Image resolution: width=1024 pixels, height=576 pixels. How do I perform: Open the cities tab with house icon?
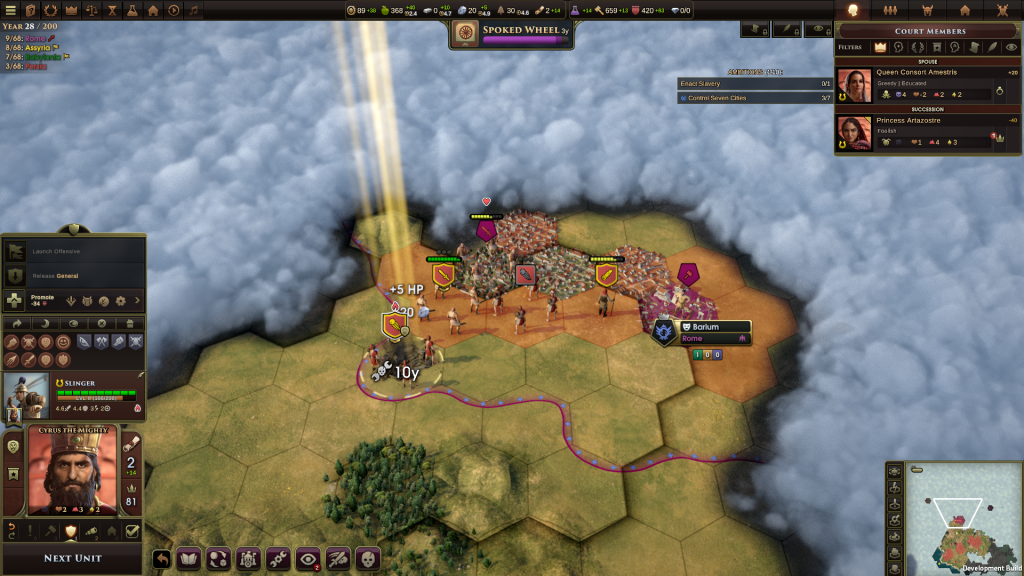coord(965,10)
